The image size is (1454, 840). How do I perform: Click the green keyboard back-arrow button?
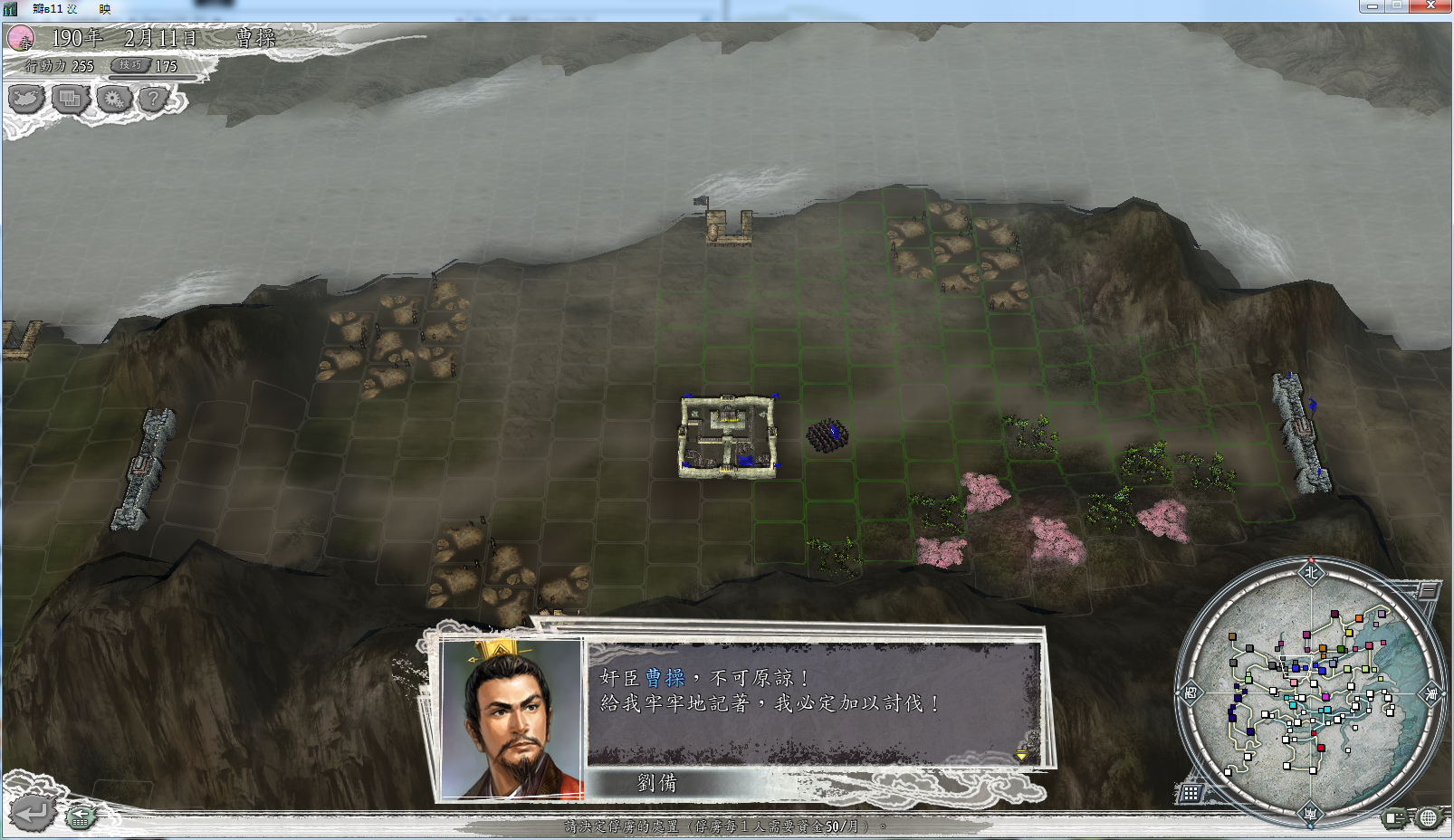tap(81, 816)
